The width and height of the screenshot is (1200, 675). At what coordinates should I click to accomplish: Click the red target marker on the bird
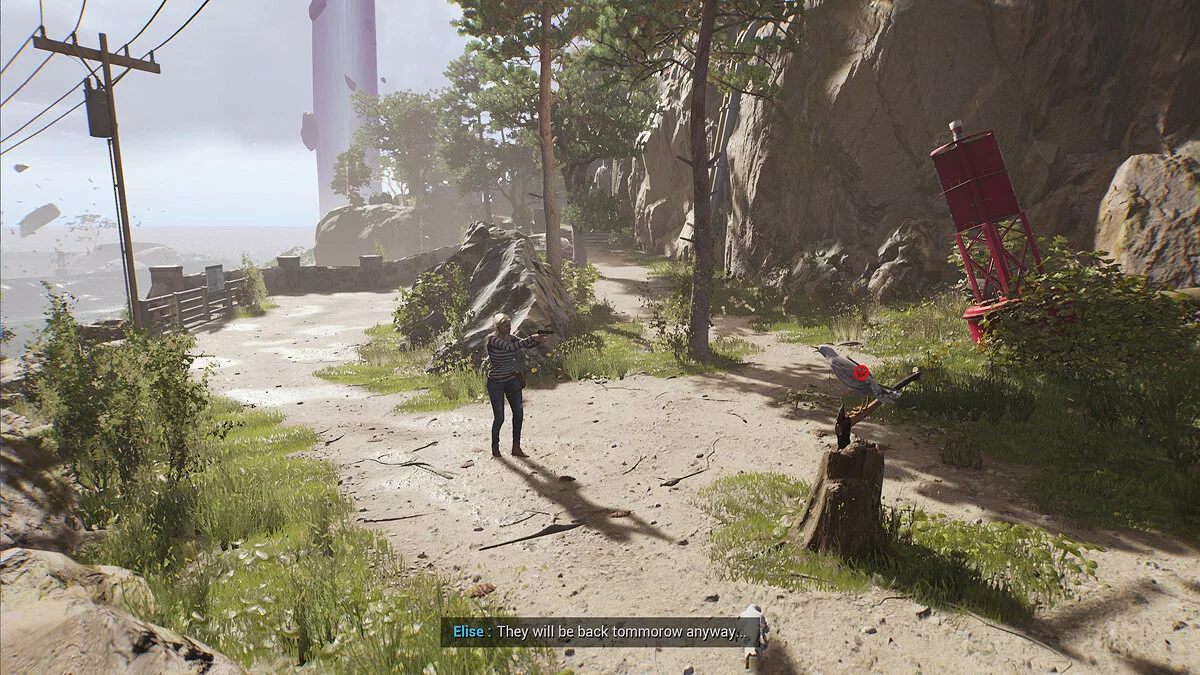point(860,372)
